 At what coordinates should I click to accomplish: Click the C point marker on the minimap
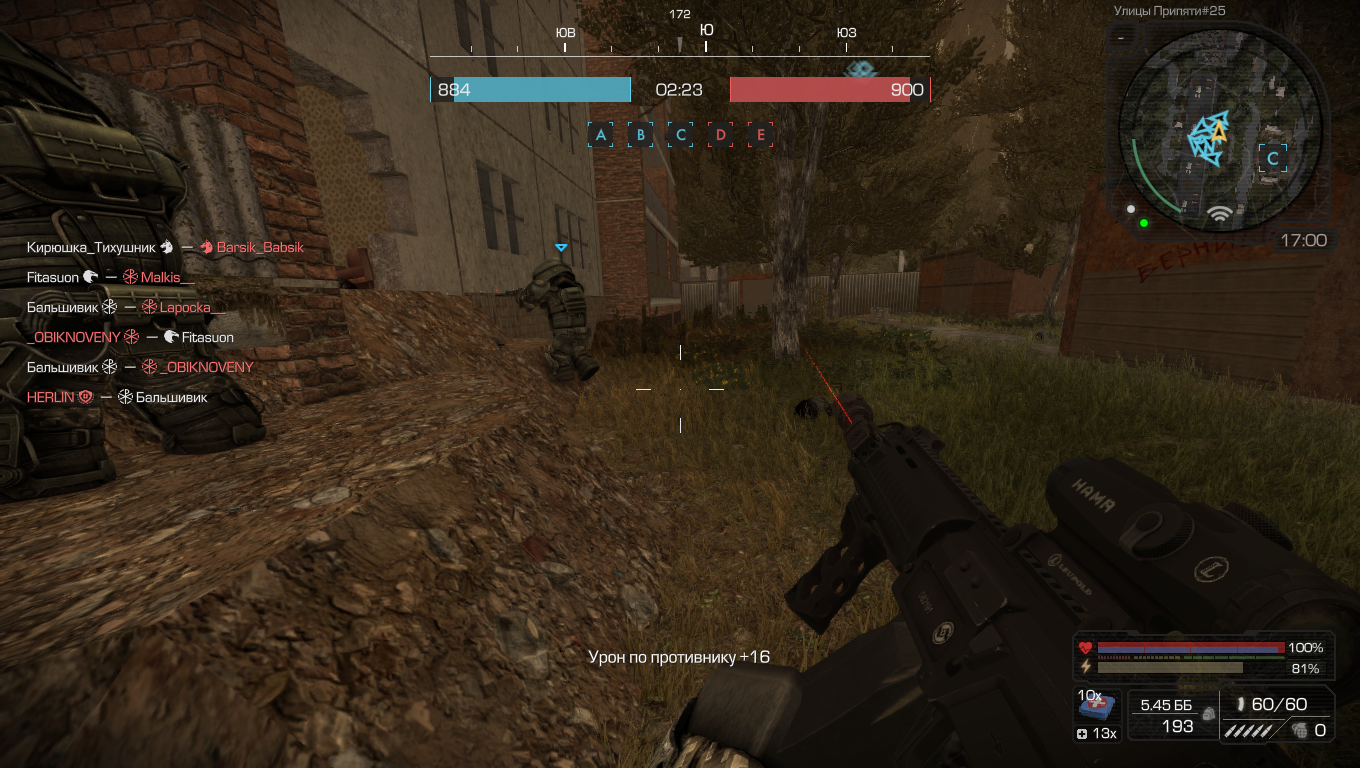(1273, 158)
